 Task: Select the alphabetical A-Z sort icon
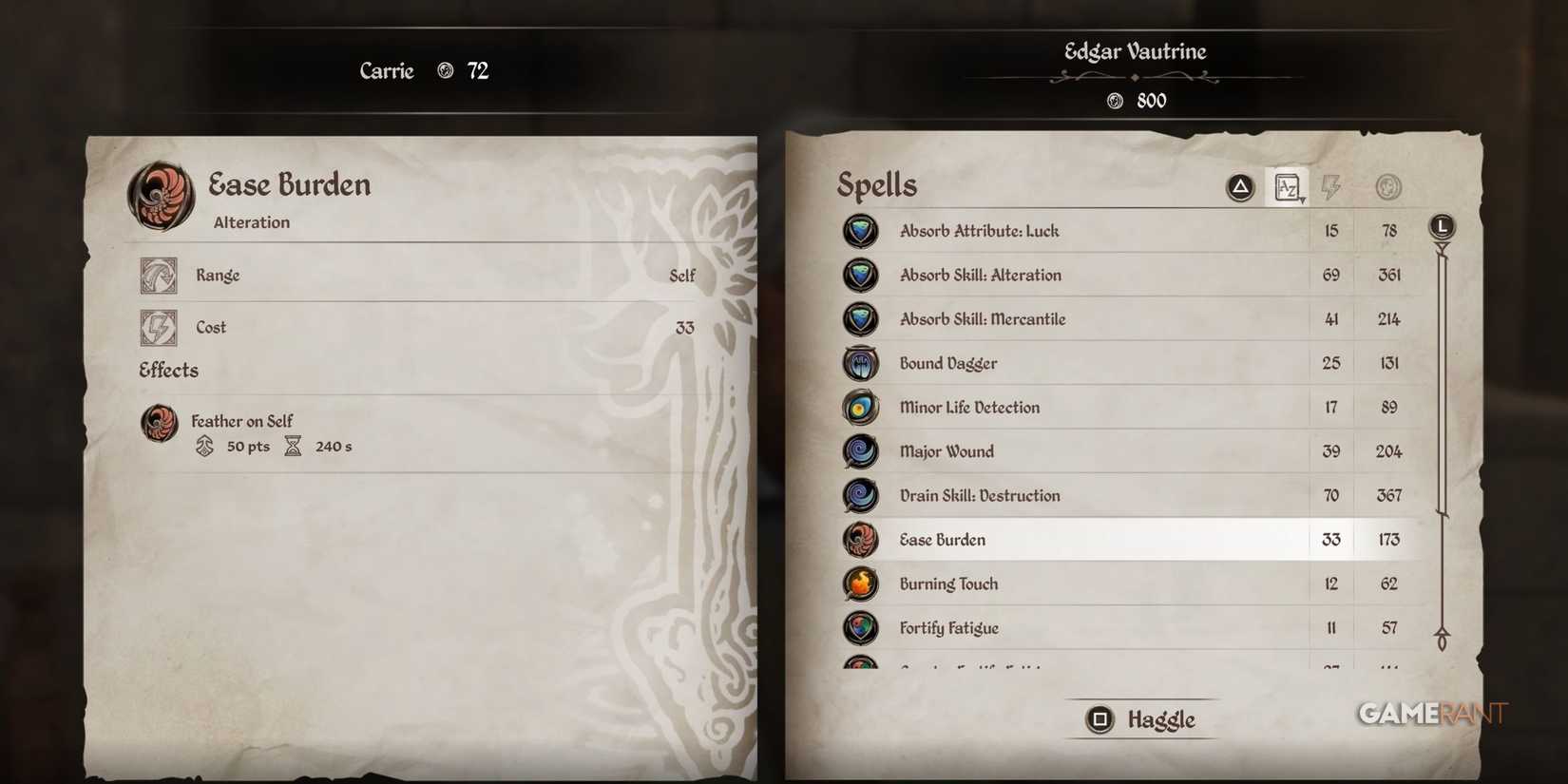click(x=1288, y=186)
